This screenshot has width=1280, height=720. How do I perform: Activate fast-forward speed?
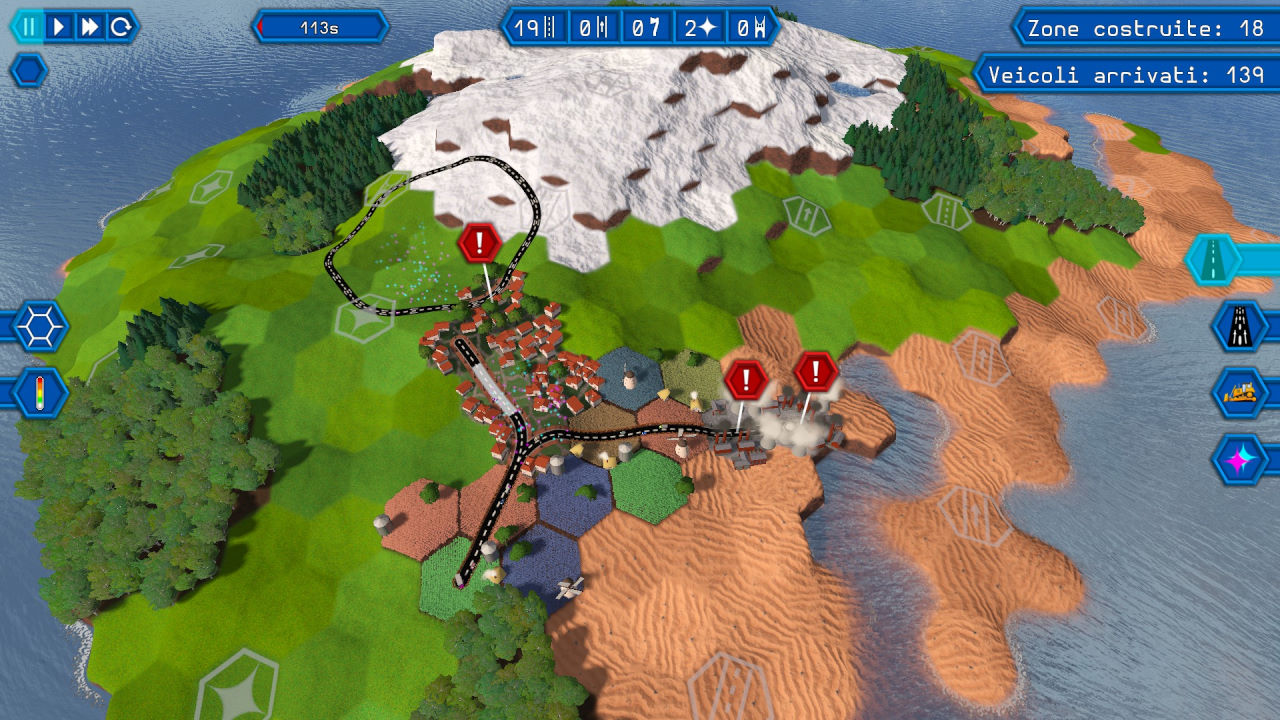tap(90, 27)
